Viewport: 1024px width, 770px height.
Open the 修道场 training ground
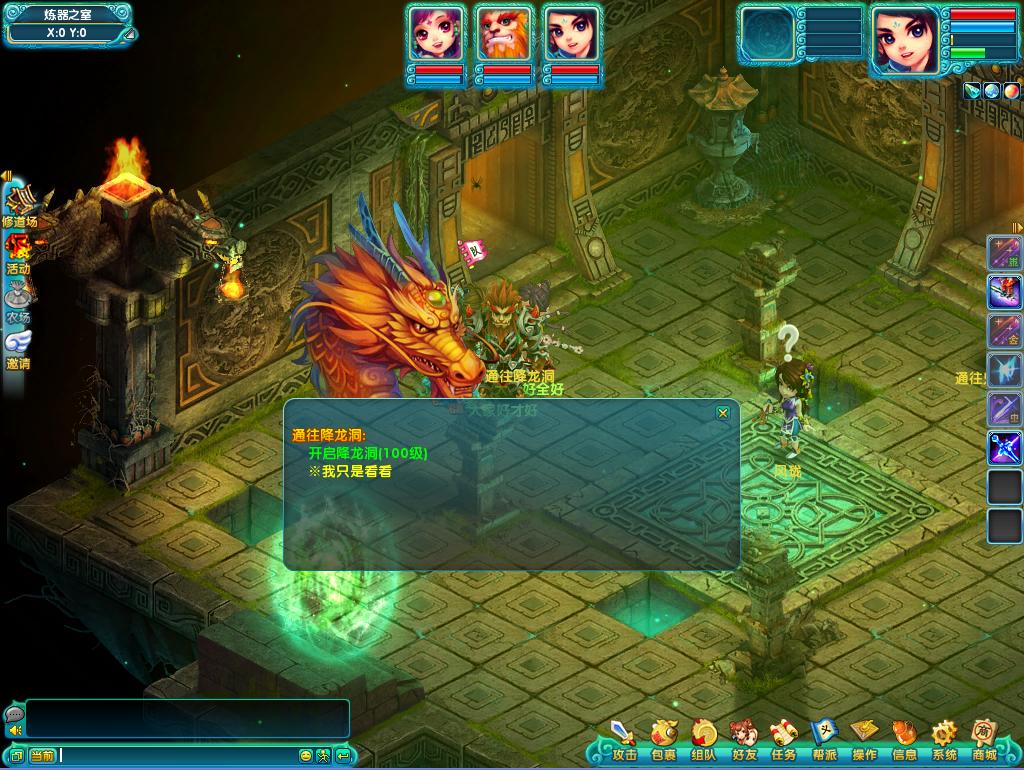[19, 203]
